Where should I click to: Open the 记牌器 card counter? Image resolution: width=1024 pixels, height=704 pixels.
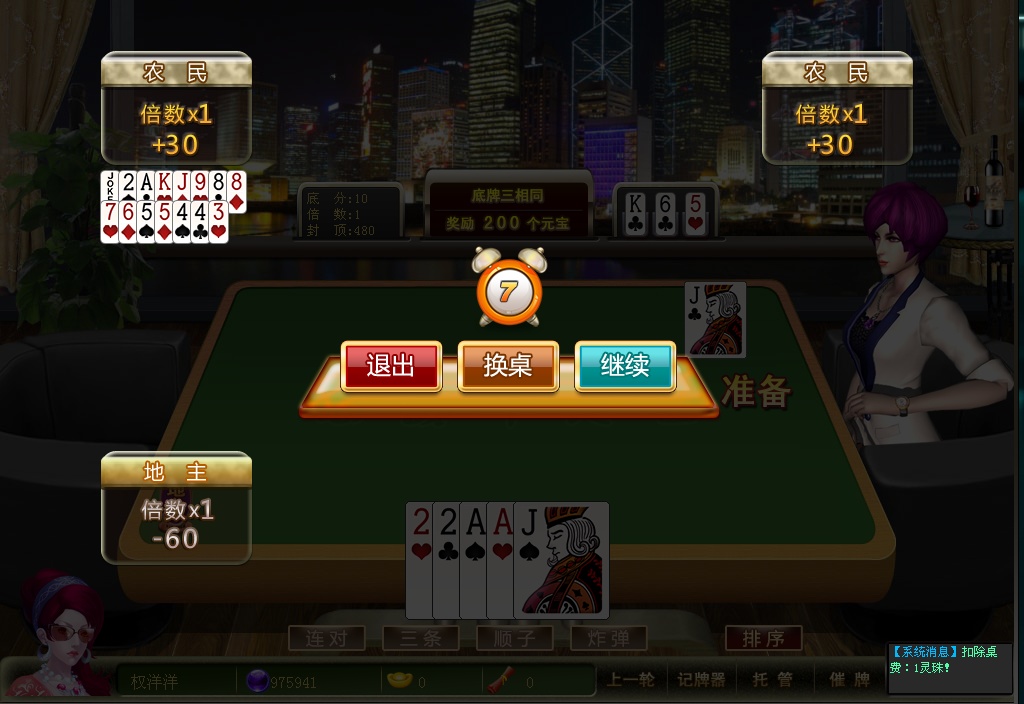(x=700, y=680)
